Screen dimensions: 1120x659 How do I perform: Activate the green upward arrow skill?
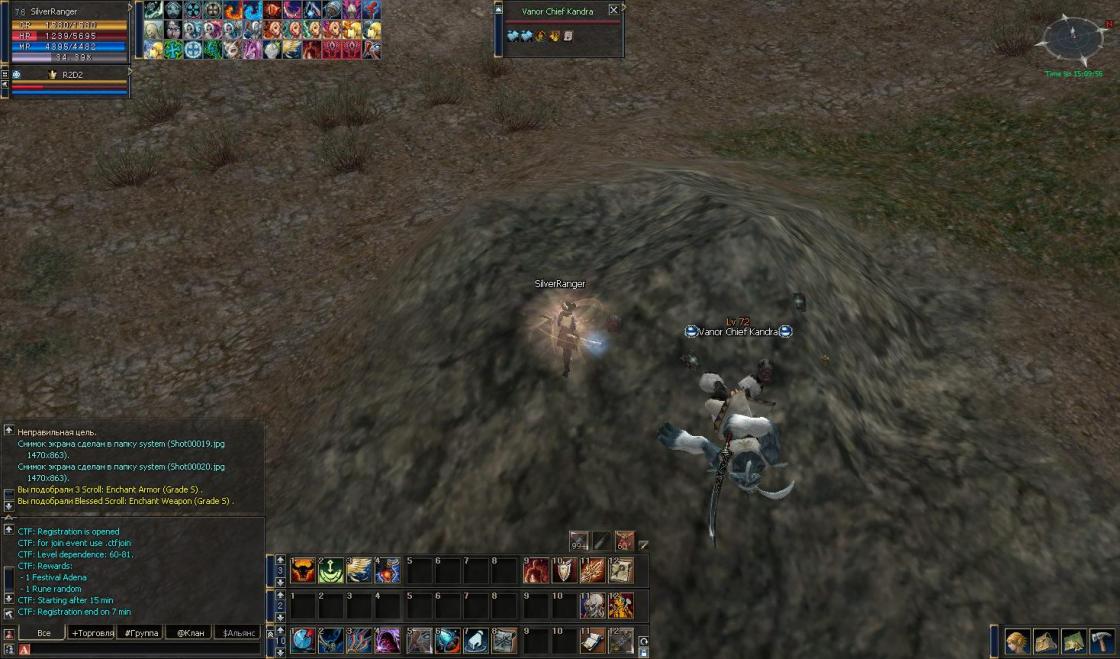tap(331, 571)
